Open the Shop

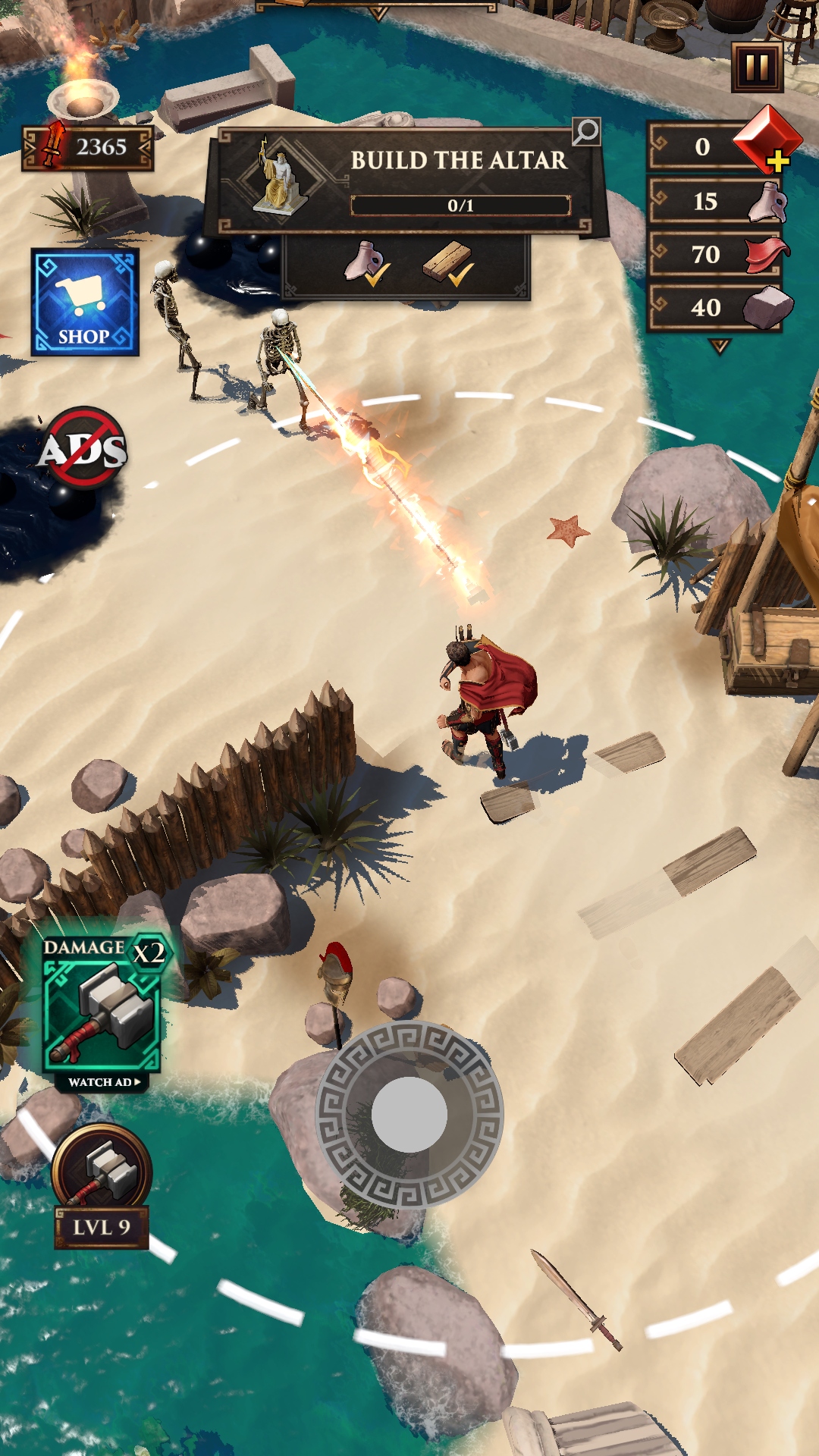(85, 302)
